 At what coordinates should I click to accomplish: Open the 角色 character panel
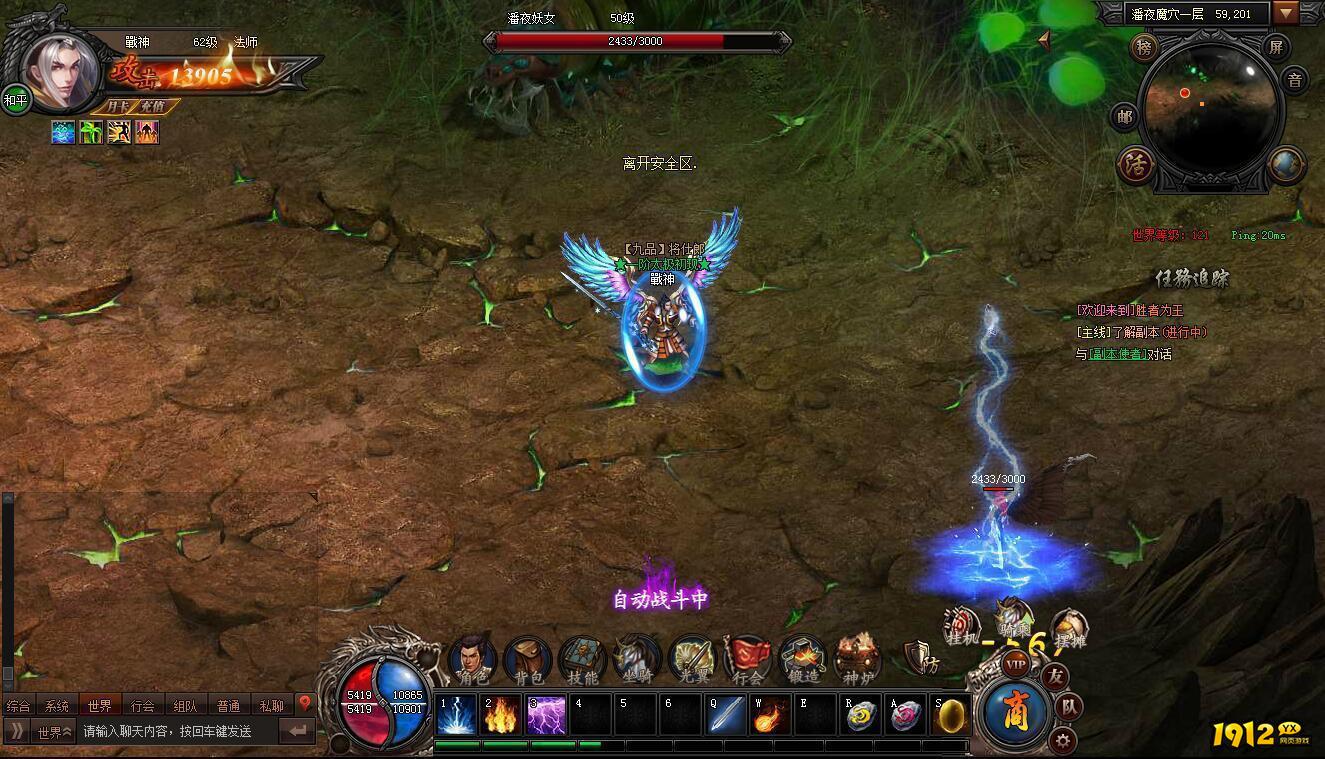pyautogui.click(x=472, y=658)
